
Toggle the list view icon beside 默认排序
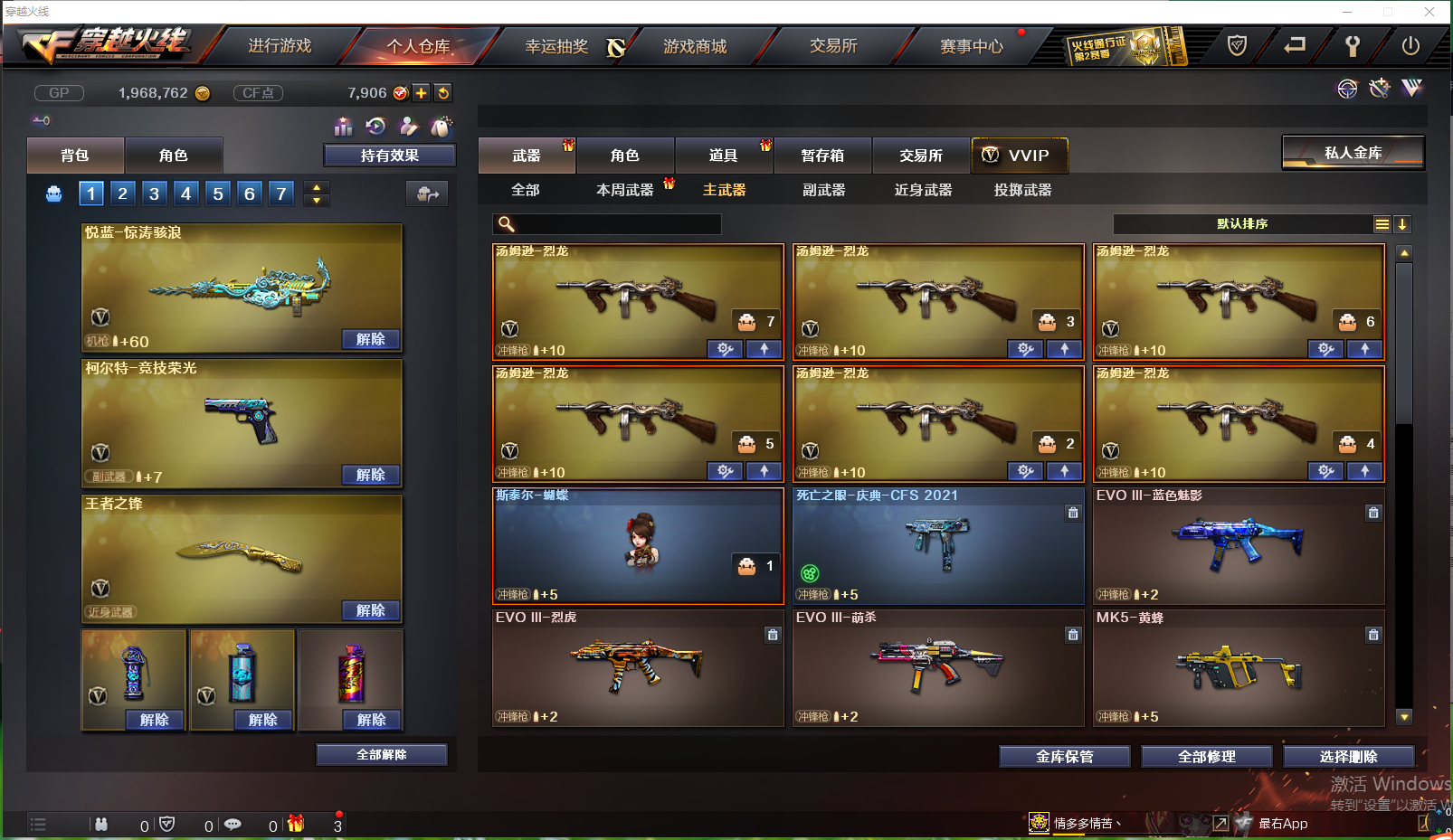click(x=1382, y=223)
